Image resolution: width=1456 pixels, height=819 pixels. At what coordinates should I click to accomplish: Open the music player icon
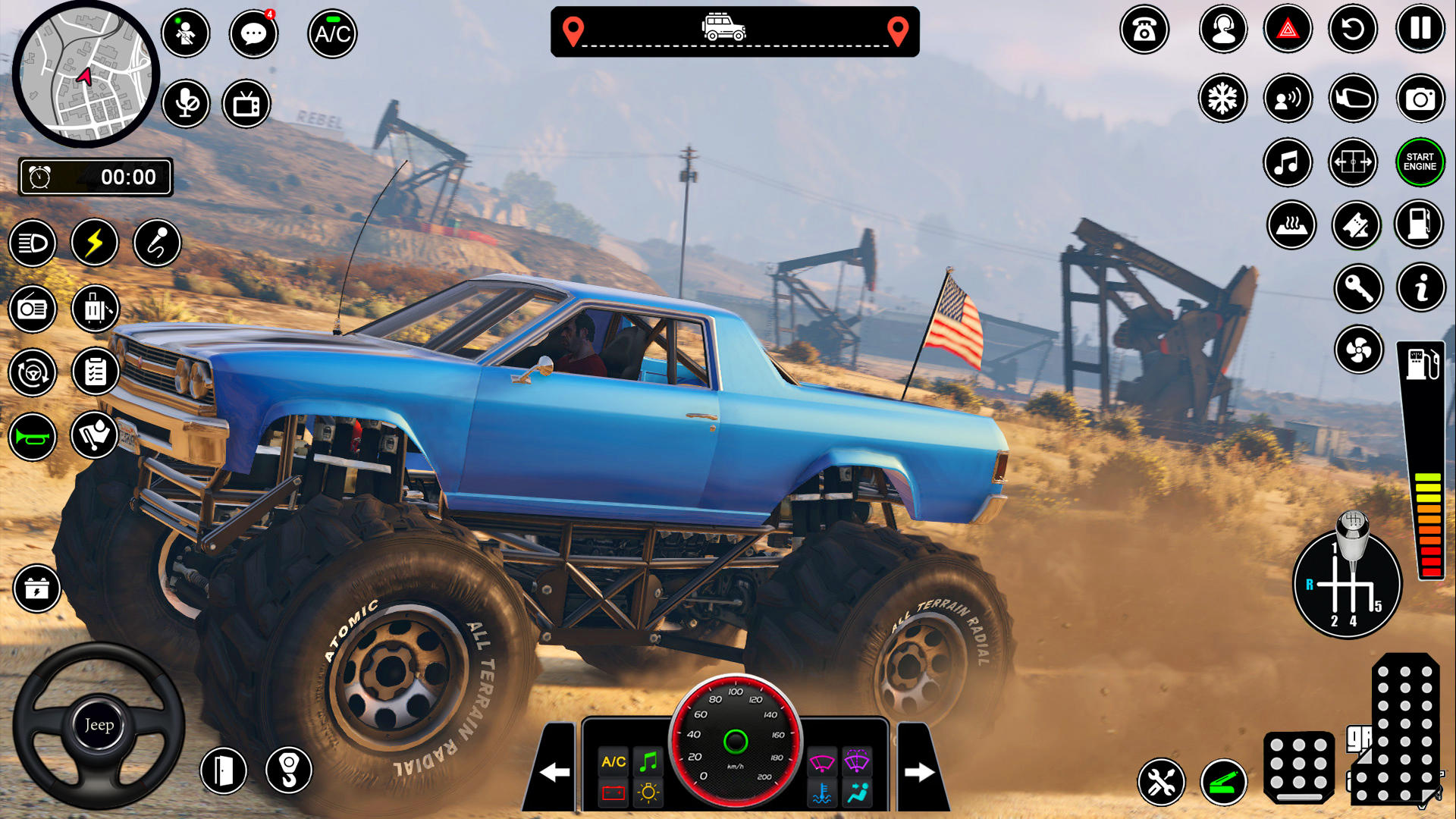pyautogui.click(x=1288, y=162)
